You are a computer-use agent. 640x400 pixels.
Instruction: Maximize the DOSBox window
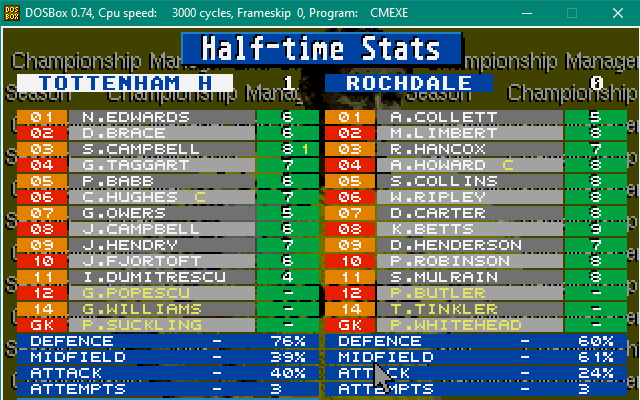[x=573, y=13]
